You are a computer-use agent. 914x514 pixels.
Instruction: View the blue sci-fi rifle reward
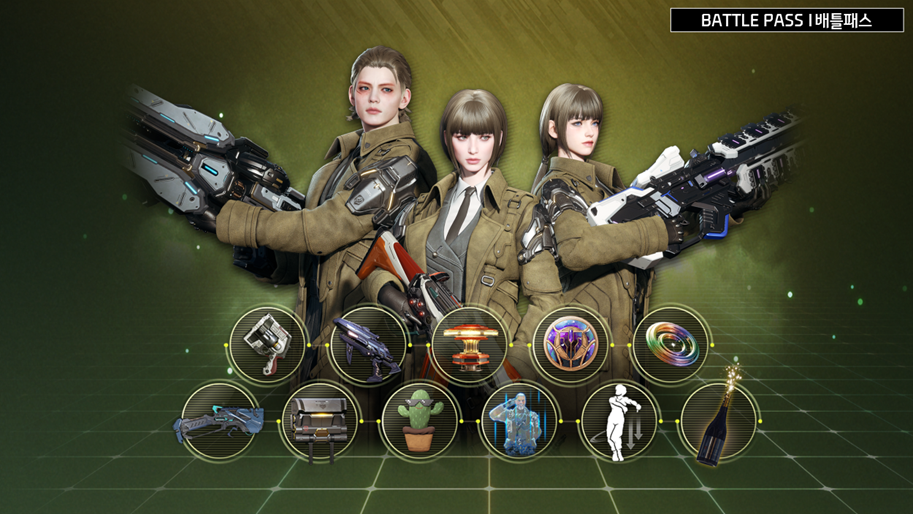[x=220, y=421]
